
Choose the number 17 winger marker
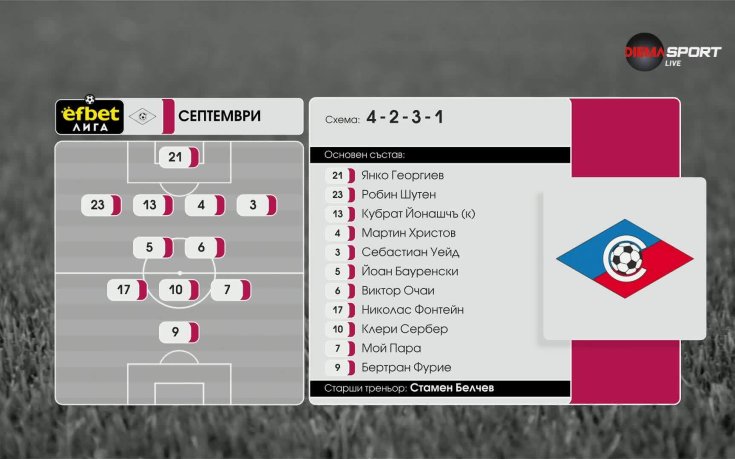(x=127, y=290)
